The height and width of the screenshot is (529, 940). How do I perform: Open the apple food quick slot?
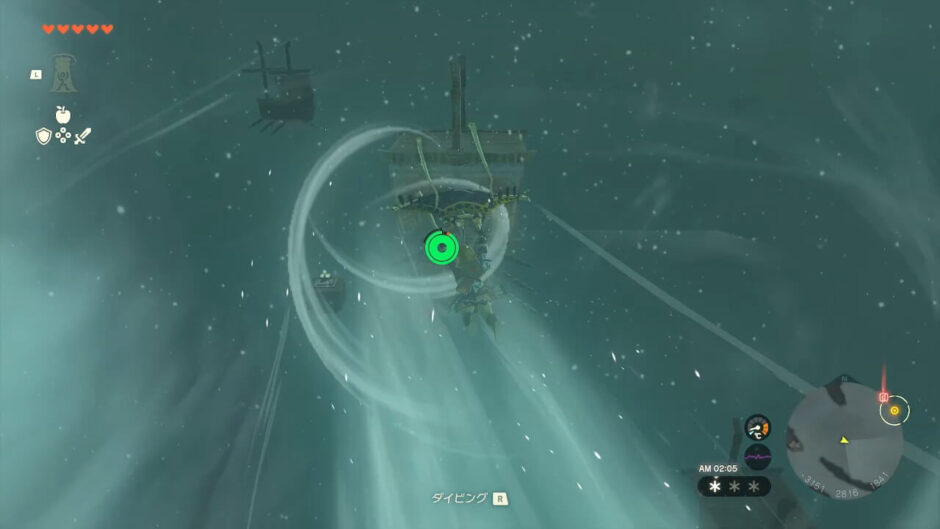click(63, 114)
